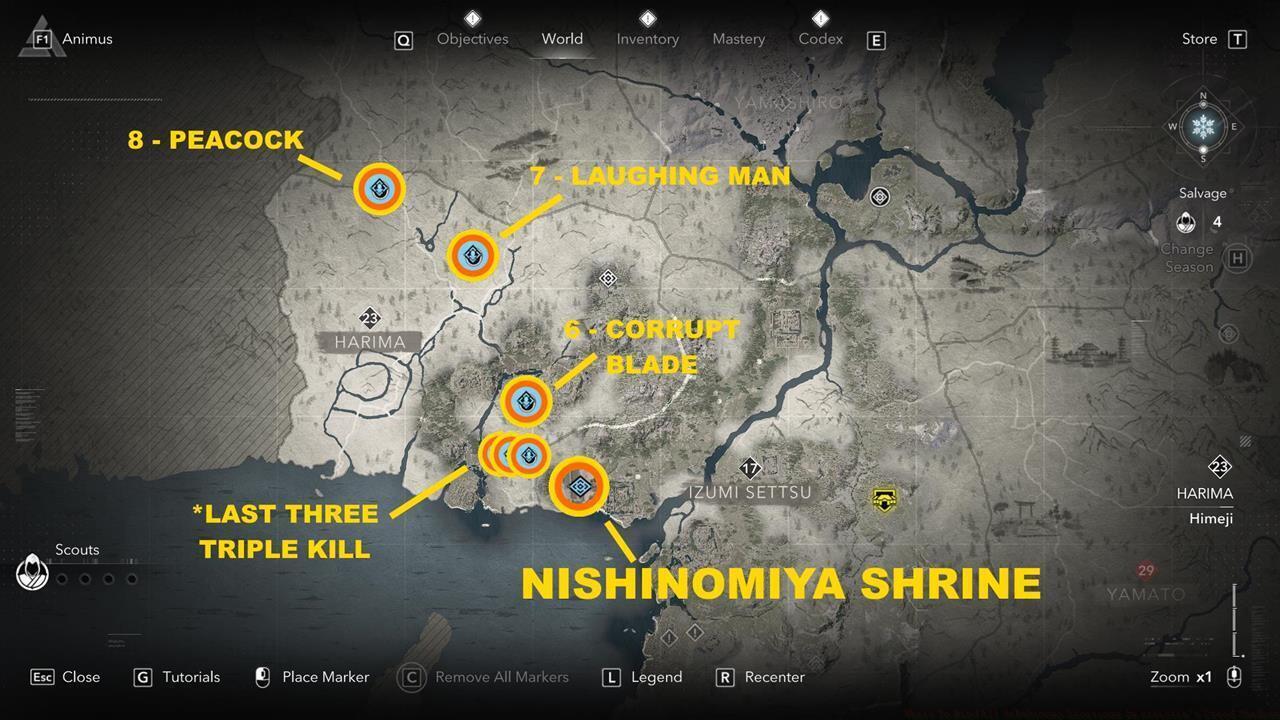Image resolution: width=1280 pixels, height=720 pixels.
Task: Open the Codex section
Action: (x=820, y=39)
